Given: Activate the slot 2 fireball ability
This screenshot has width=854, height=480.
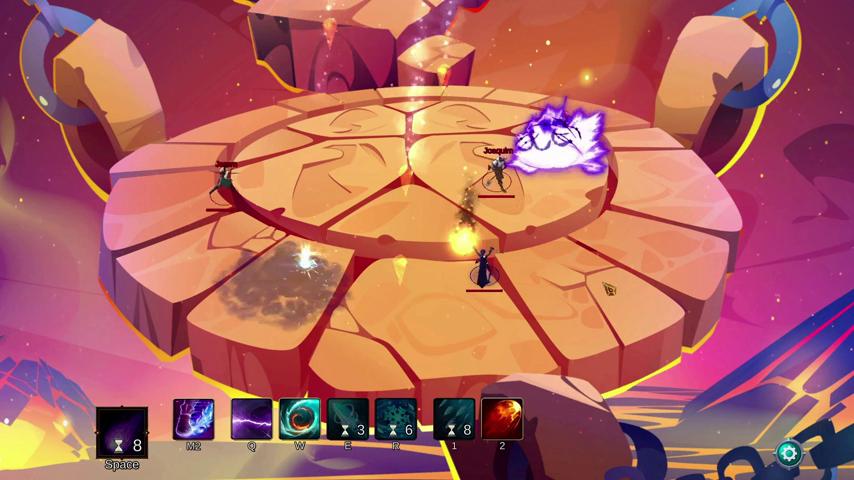Looking at the screenshot, I should click(x=502, y=419).
